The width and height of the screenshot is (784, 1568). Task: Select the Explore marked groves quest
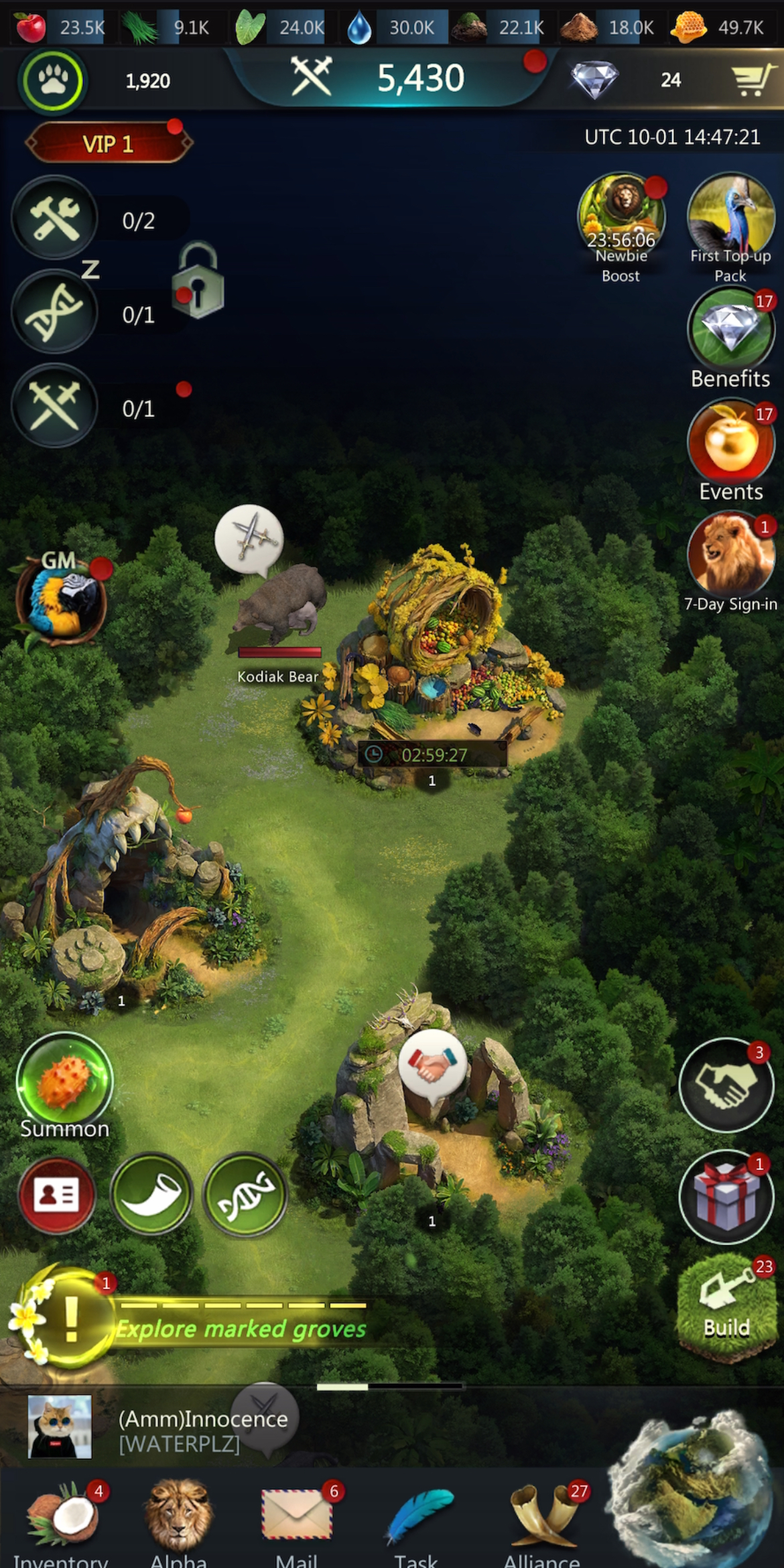pyautogui.click(x=241, y=1328)
